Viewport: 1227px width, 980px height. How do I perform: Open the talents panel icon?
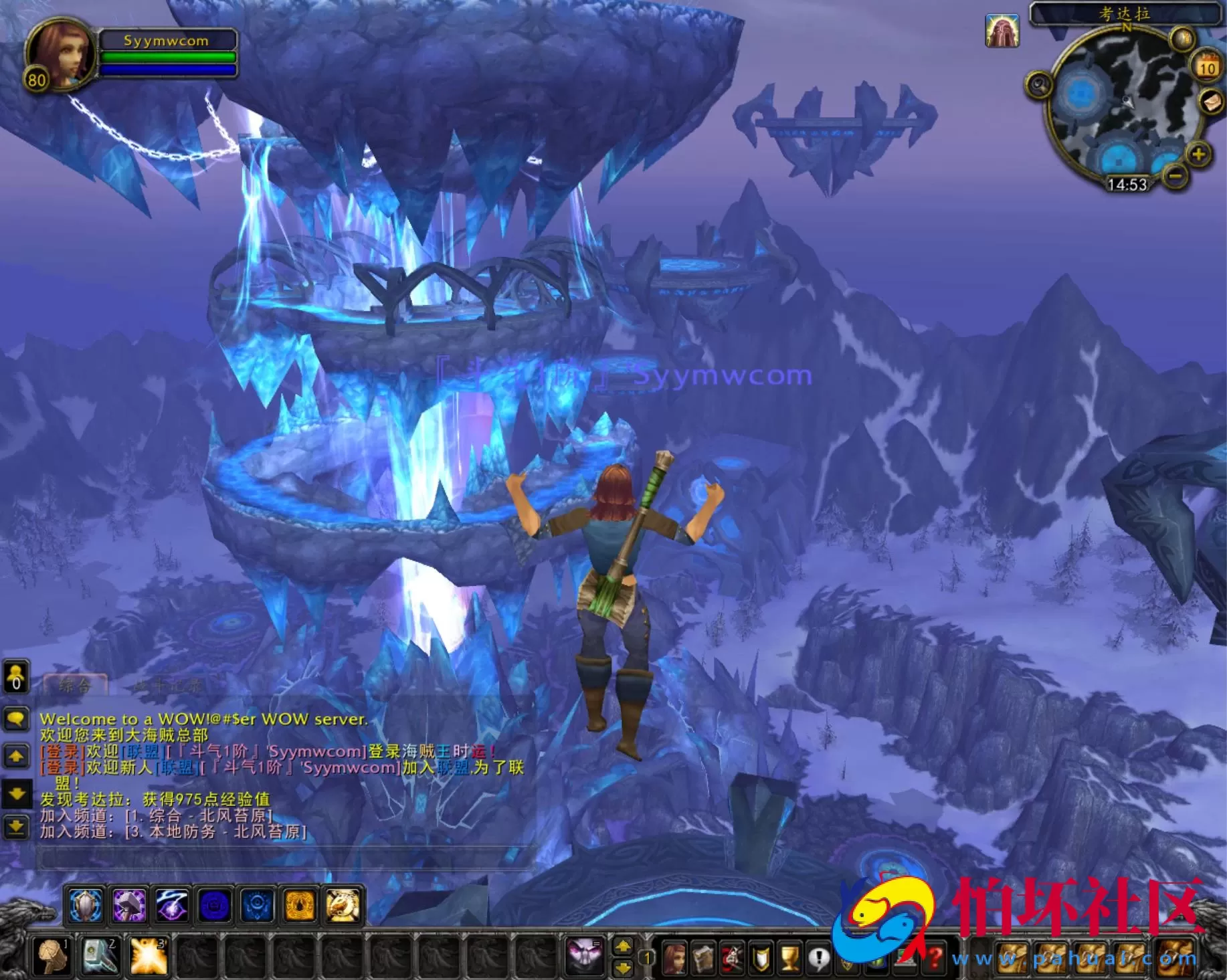(x=731, y=958)
